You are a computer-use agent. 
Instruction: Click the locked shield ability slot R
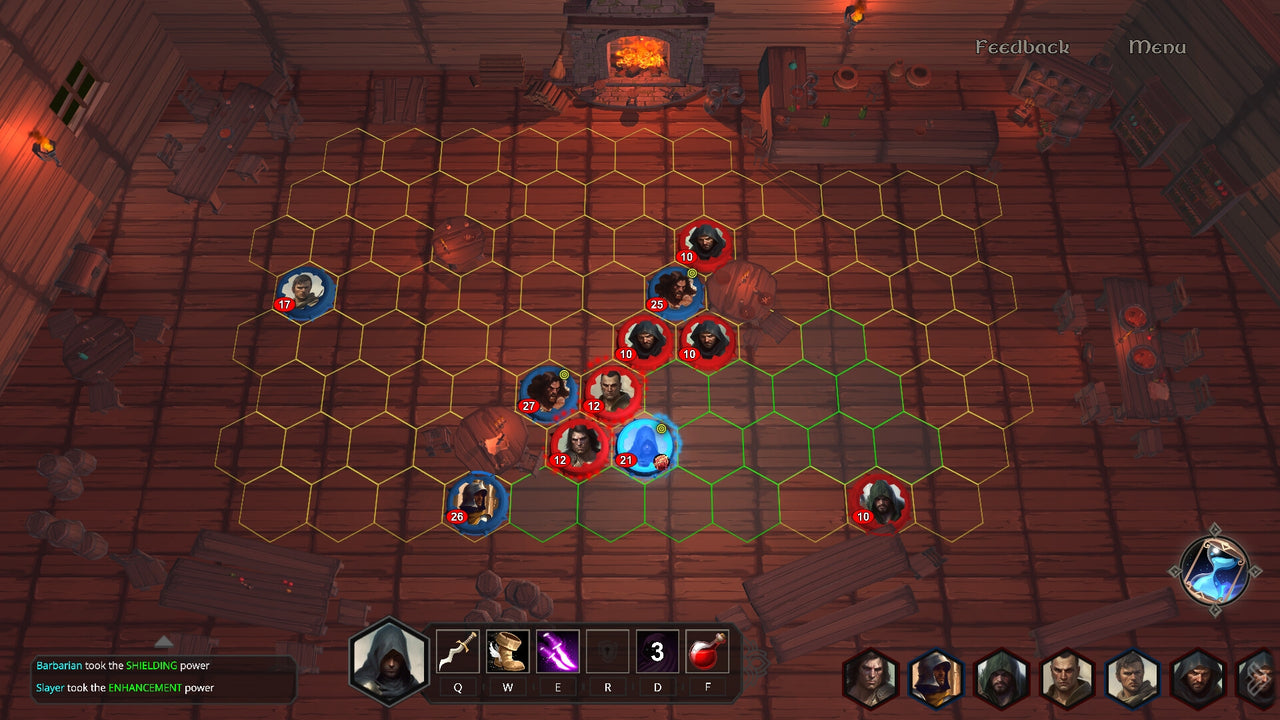[608, 652]
